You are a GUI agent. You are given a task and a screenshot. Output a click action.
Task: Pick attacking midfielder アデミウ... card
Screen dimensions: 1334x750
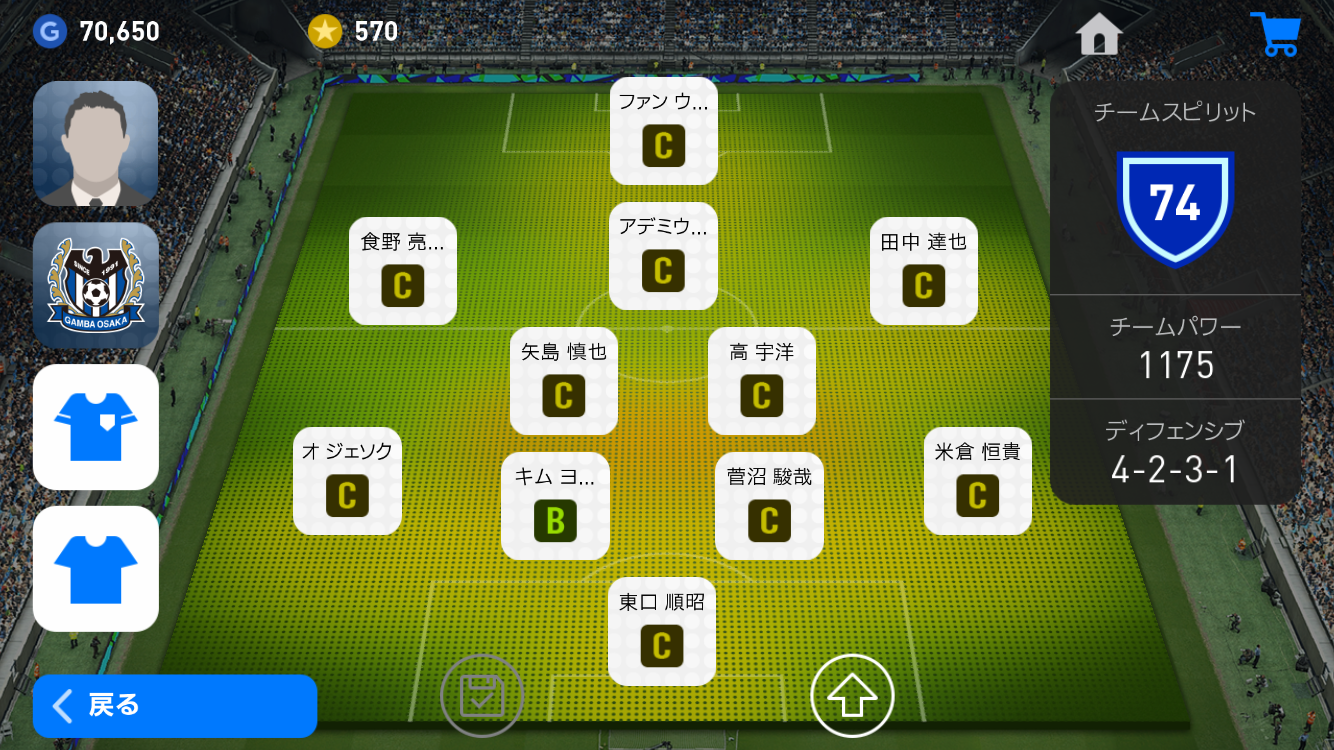663,256
